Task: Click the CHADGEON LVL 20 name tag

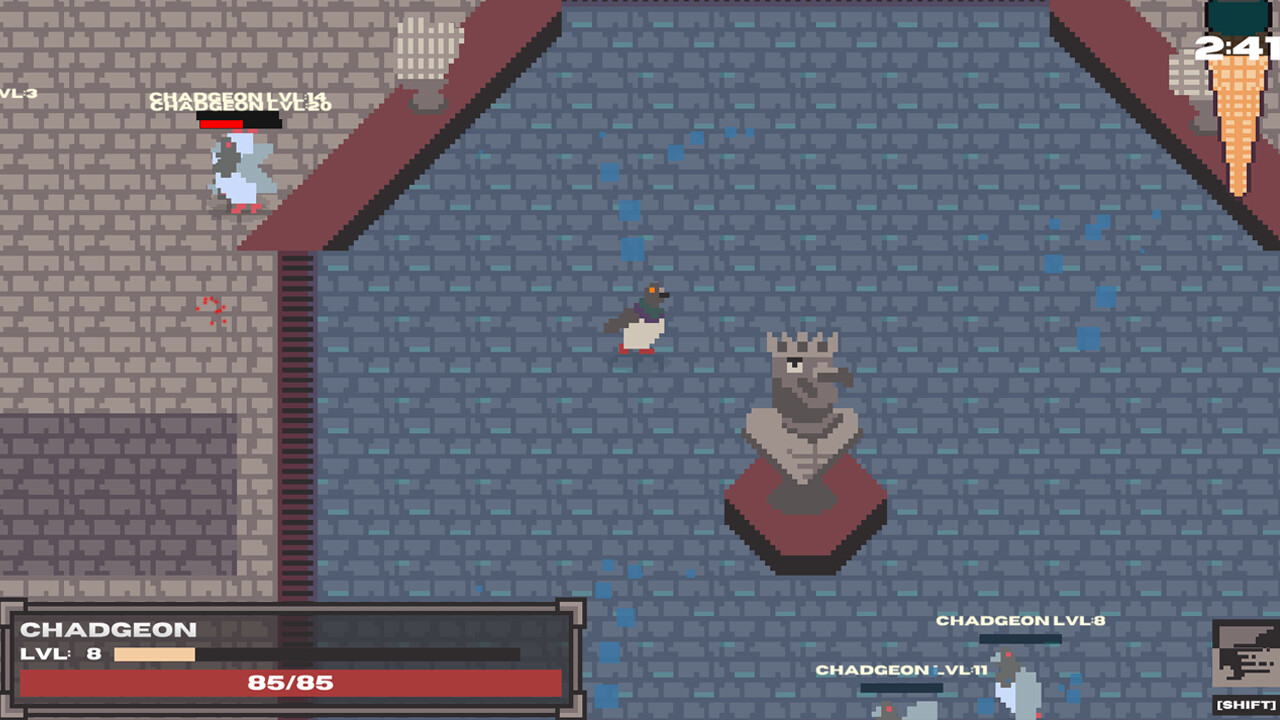Action: [240, 107]
